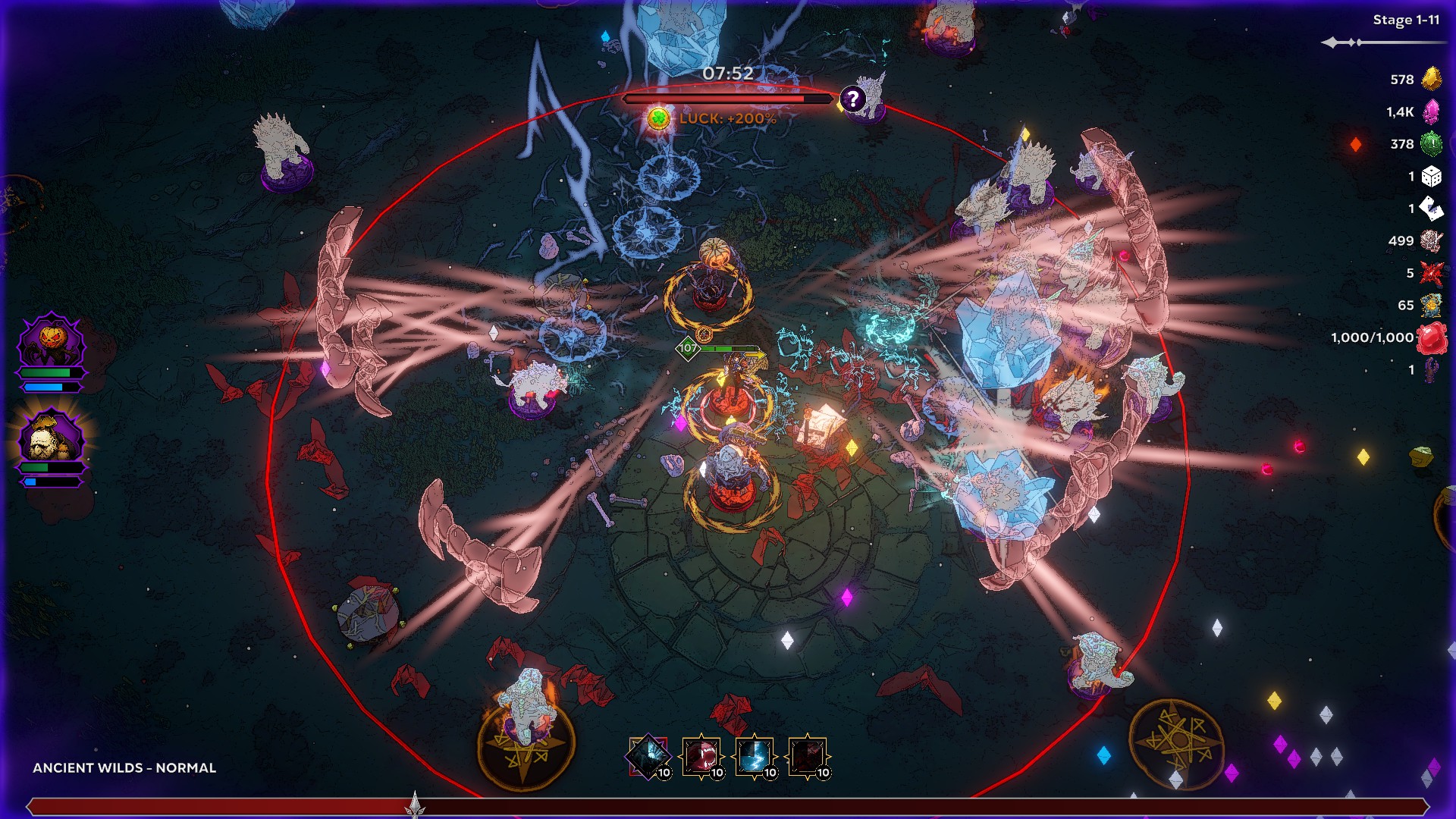Select the pumpkin-head character portrait
Screen dimensions: 1456x819
pyautogui.click(x=51, y=343)
